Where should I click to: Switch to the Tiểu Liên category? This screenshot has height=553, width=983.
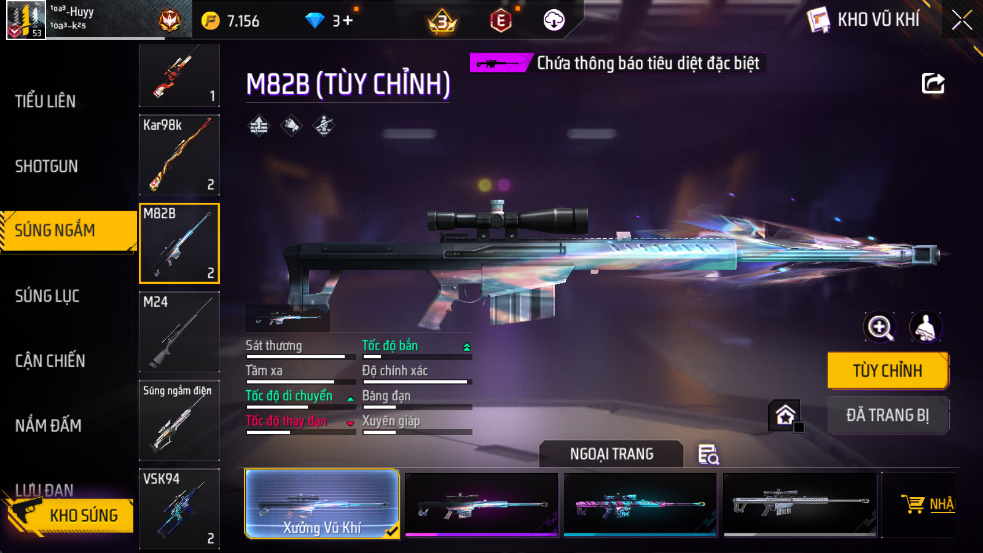tap(46, 101)
